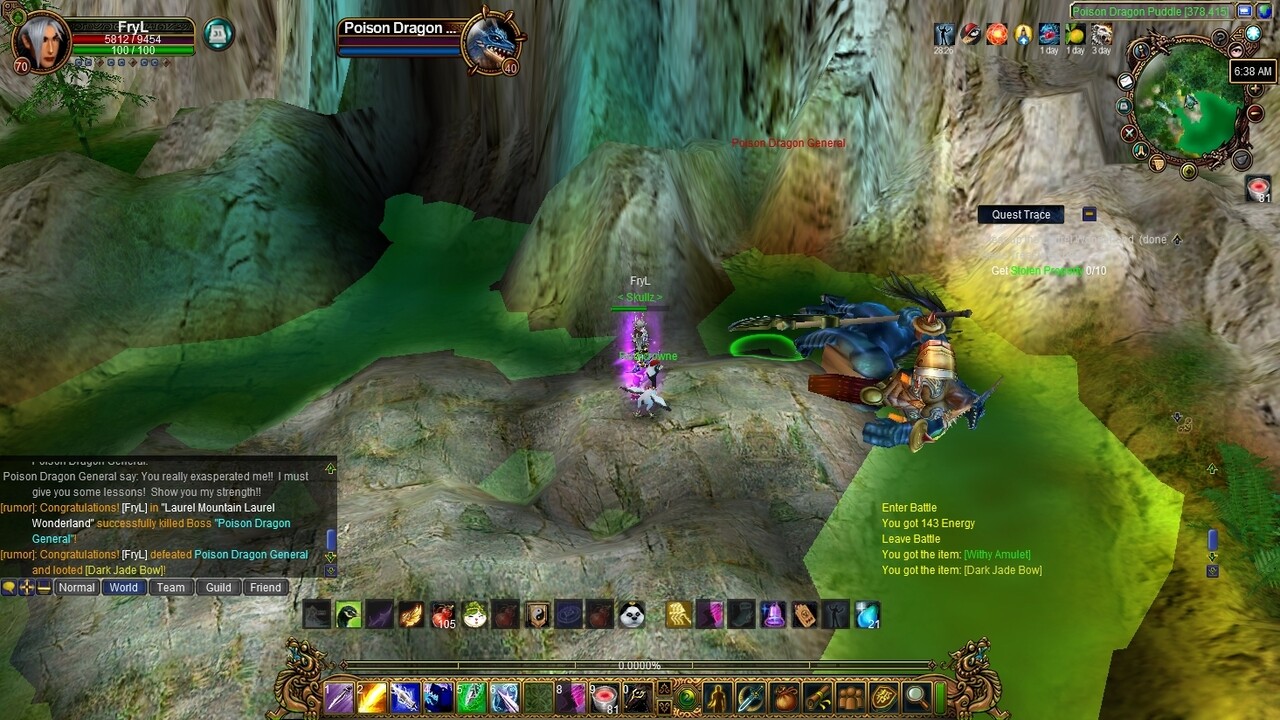Toggle the chat bubble icon beside chat tabs
Image resolution: width=1280 pixels, height=720 pixels.
tap(9, 586)
